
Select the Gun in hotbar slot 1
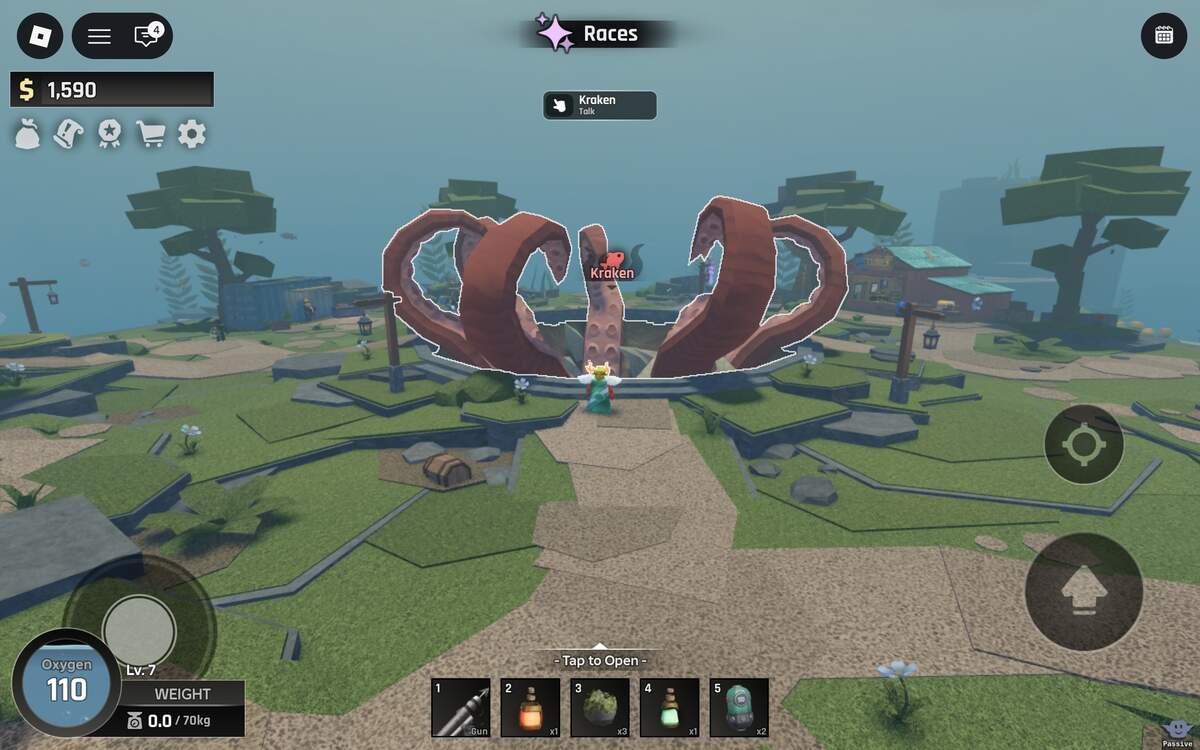pyautogui.click(x=460, y=707)
